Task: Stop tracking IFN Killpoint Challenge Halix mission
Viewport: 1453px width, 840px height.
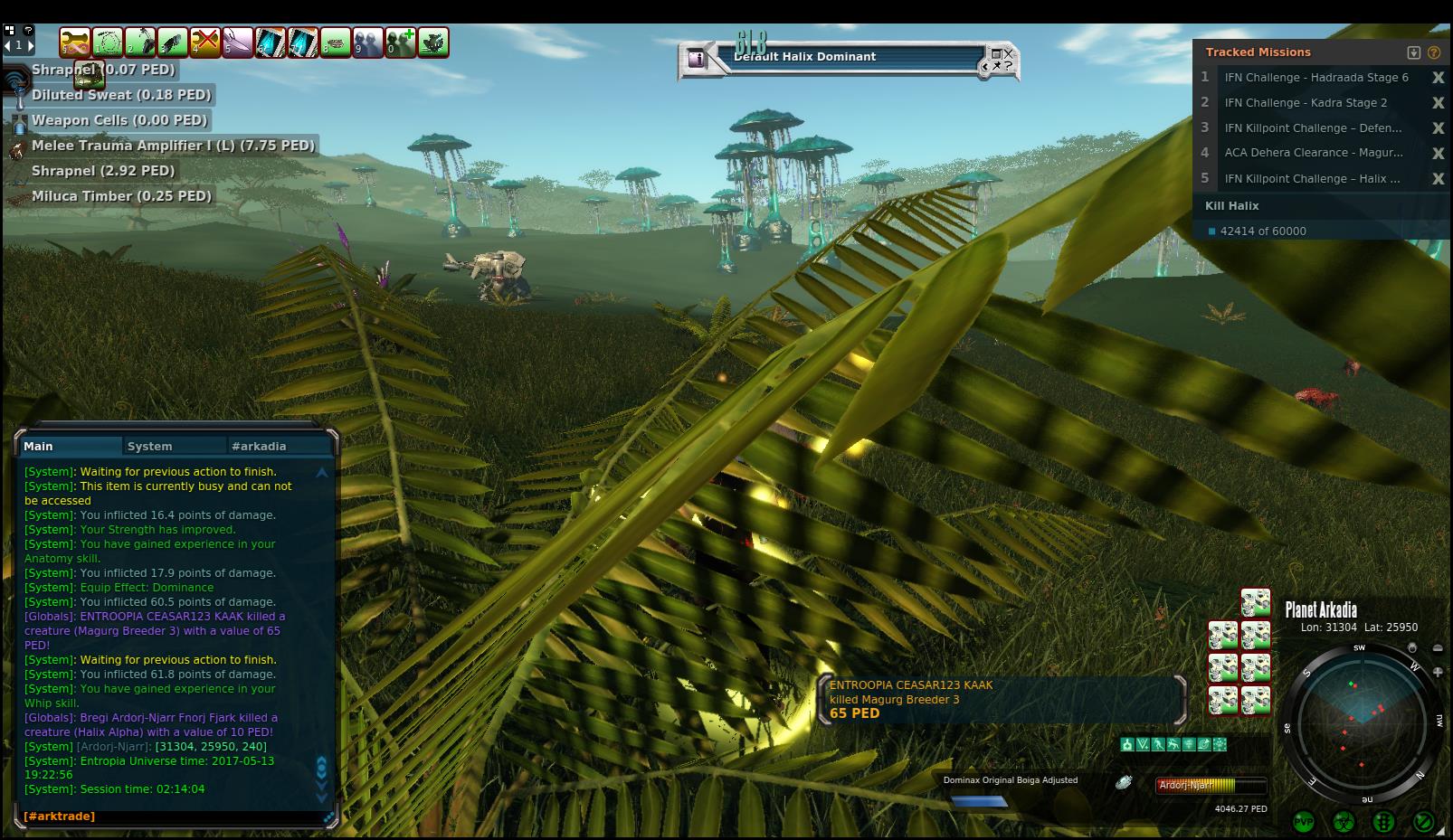Action: click(1438, 179)
